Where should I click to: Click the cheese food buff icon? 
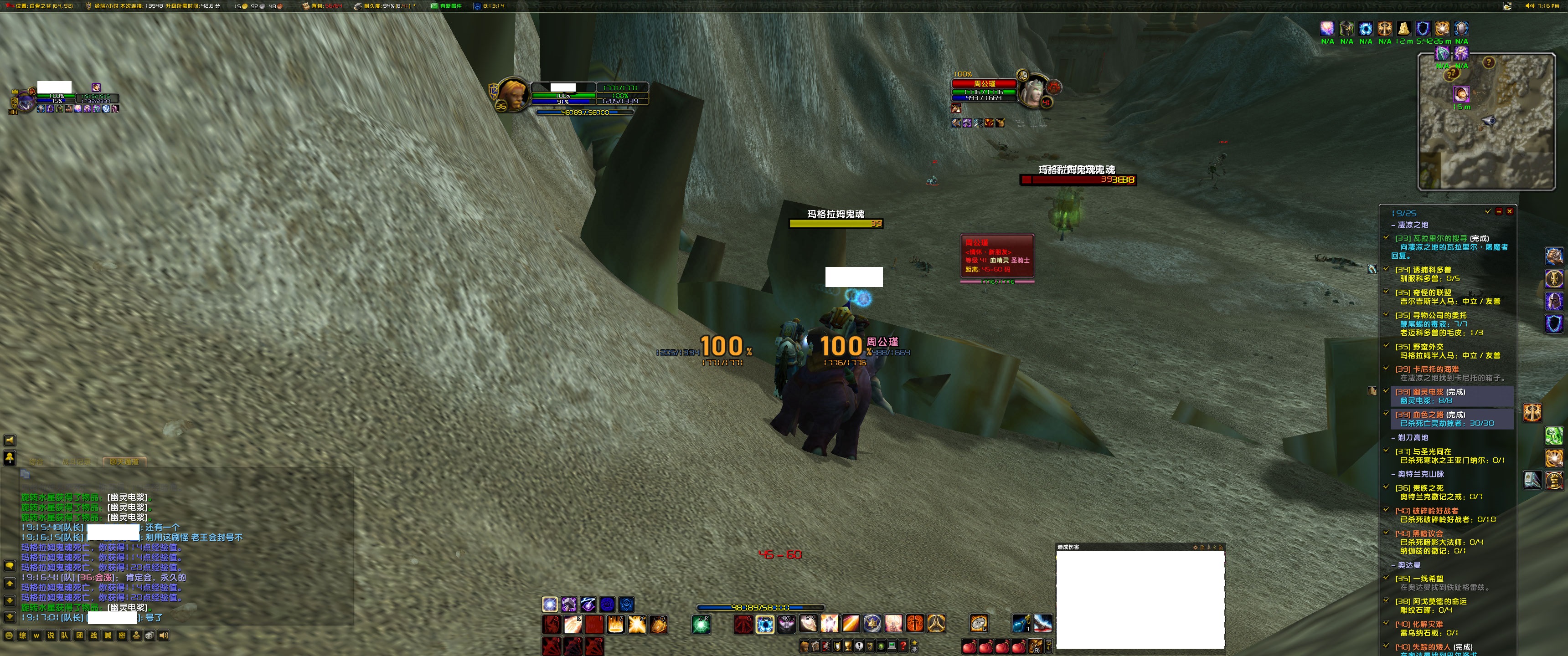tap(1403, 29)
